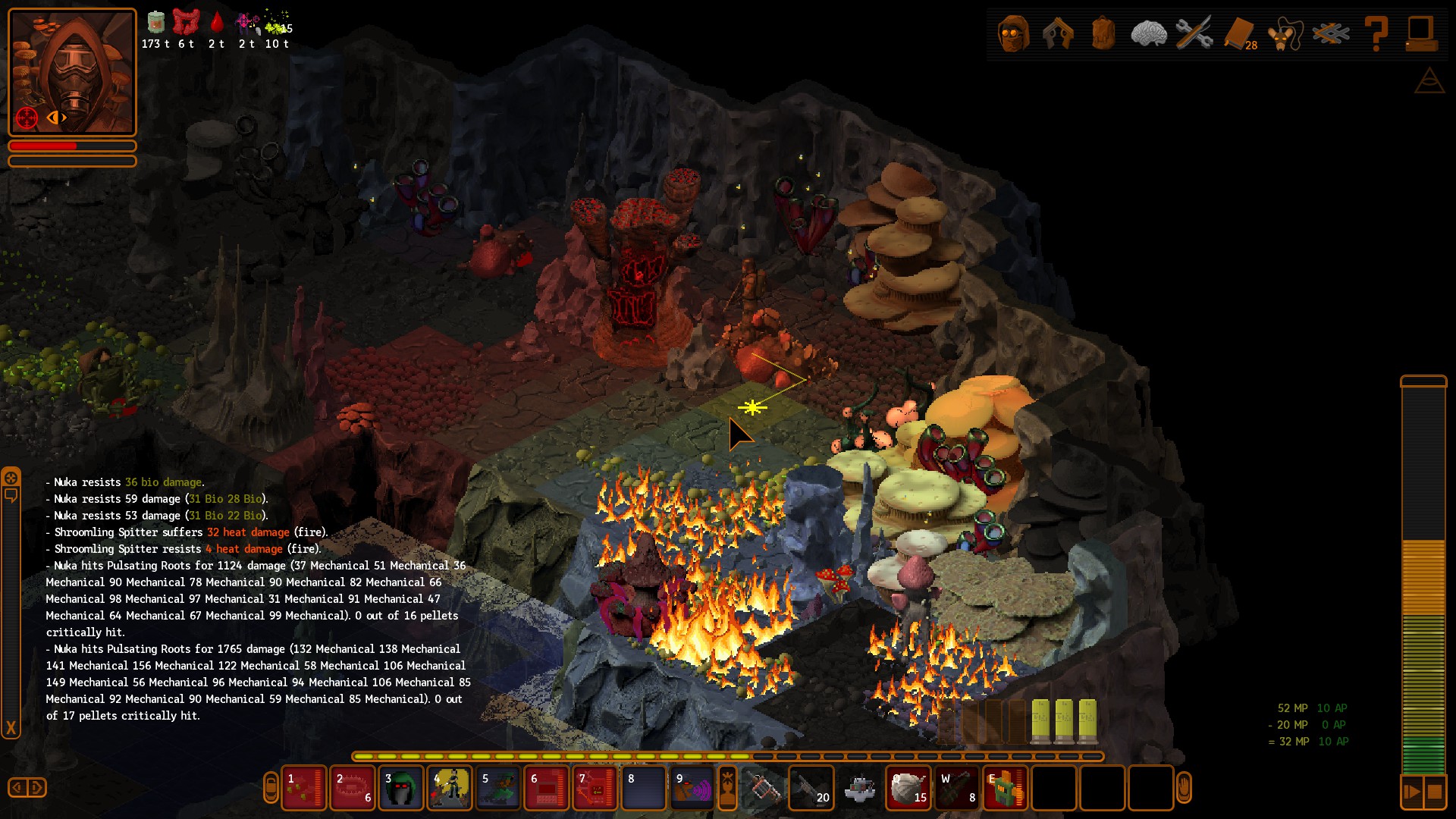The height and width of the screenshot is (819, 1456).
Task: Switch combat log to the dialog bubble tab
Action: coord(11,496)
